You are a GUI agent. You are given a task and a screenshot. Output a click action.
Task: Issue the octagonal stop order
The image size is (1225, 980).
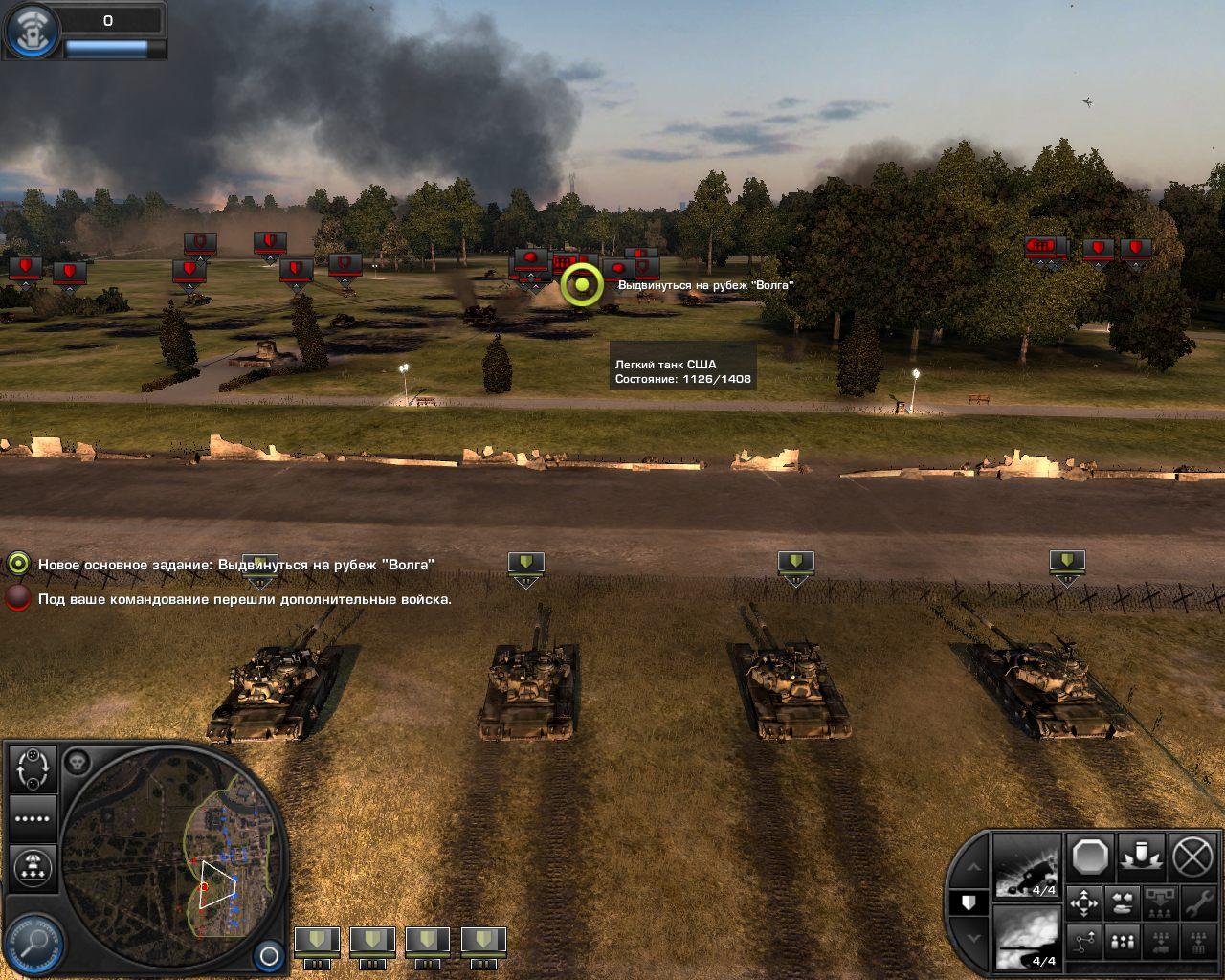1090,857
